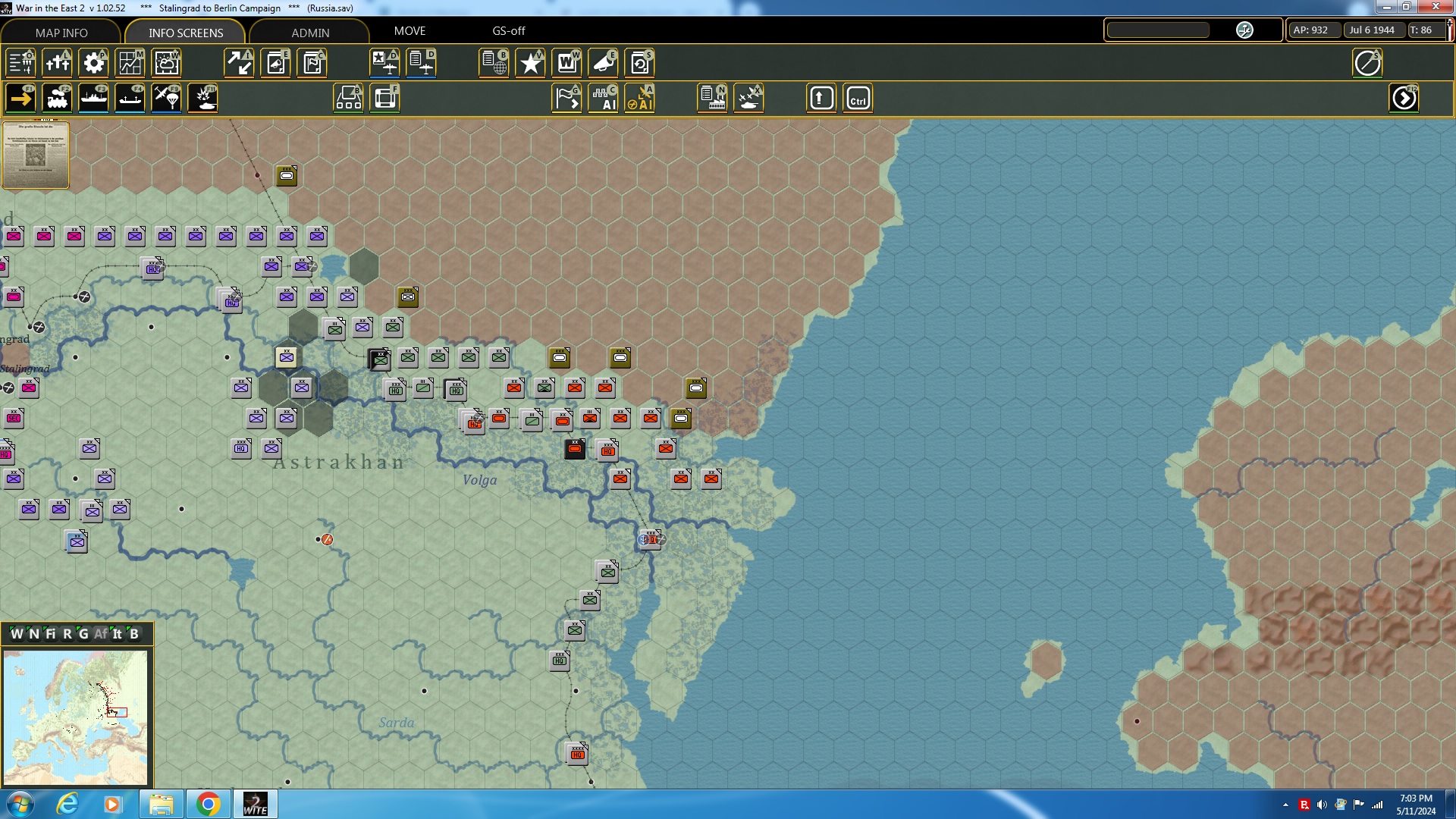This screenshot has height=819, width=1456.
Task: Switch to the ADMIN tab
Action: (x=310, y=33)
